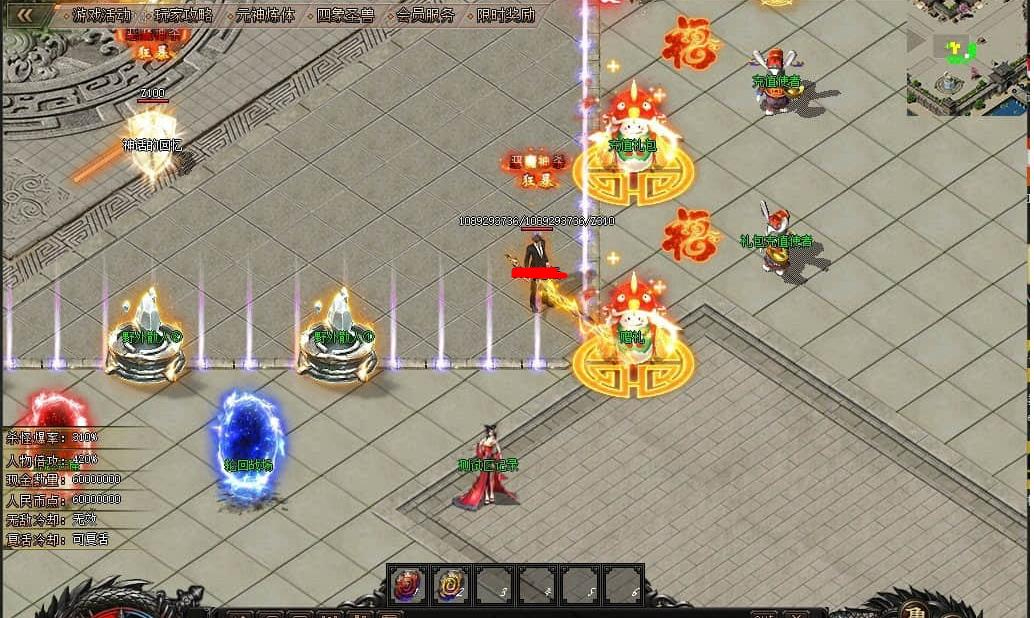Open the 会员服务 menu
This screenshot has height=618, width=1034.
(425, 15)
